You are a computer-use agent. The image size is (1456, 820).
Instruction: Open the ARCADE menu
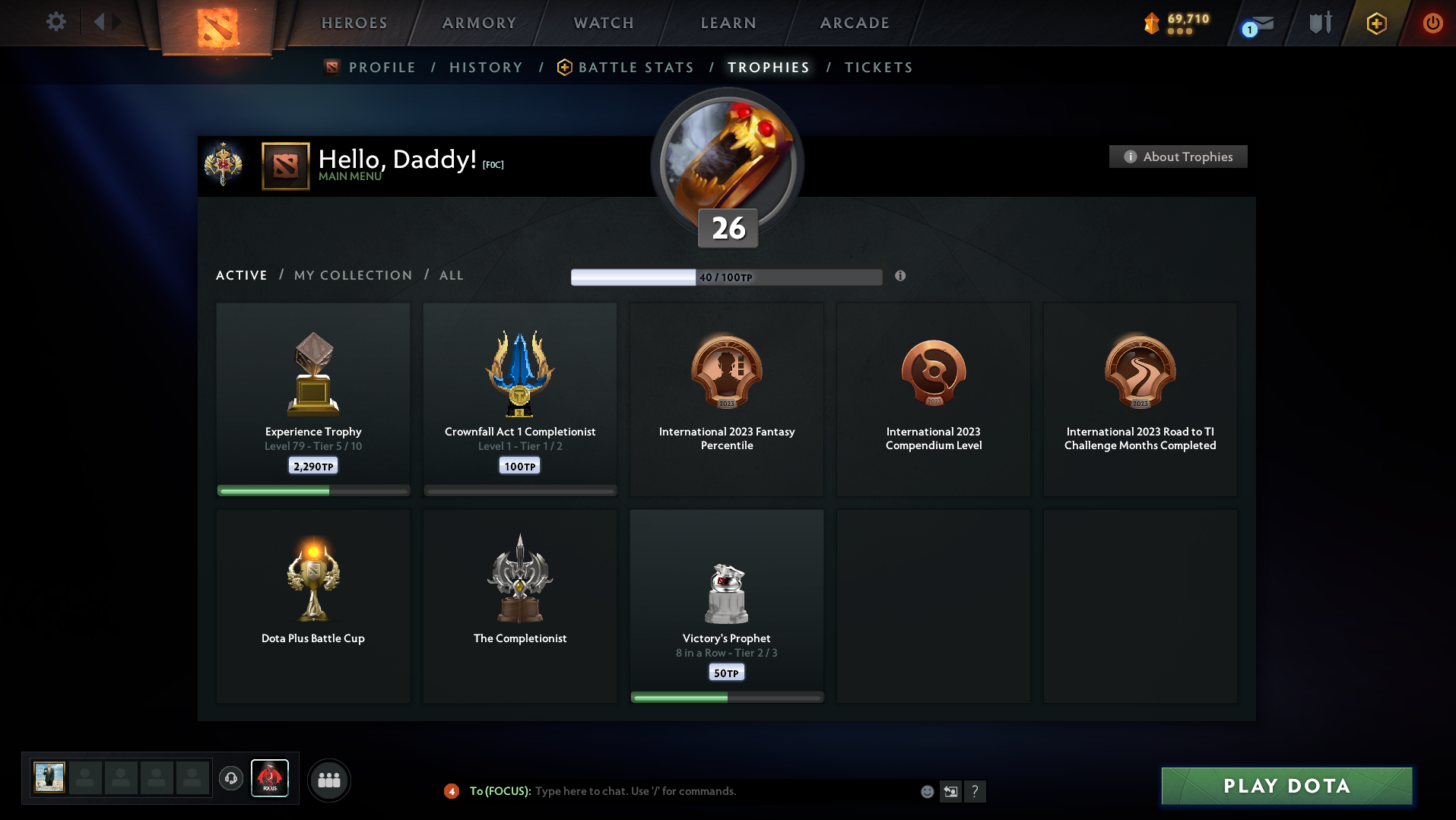[853, 22]
